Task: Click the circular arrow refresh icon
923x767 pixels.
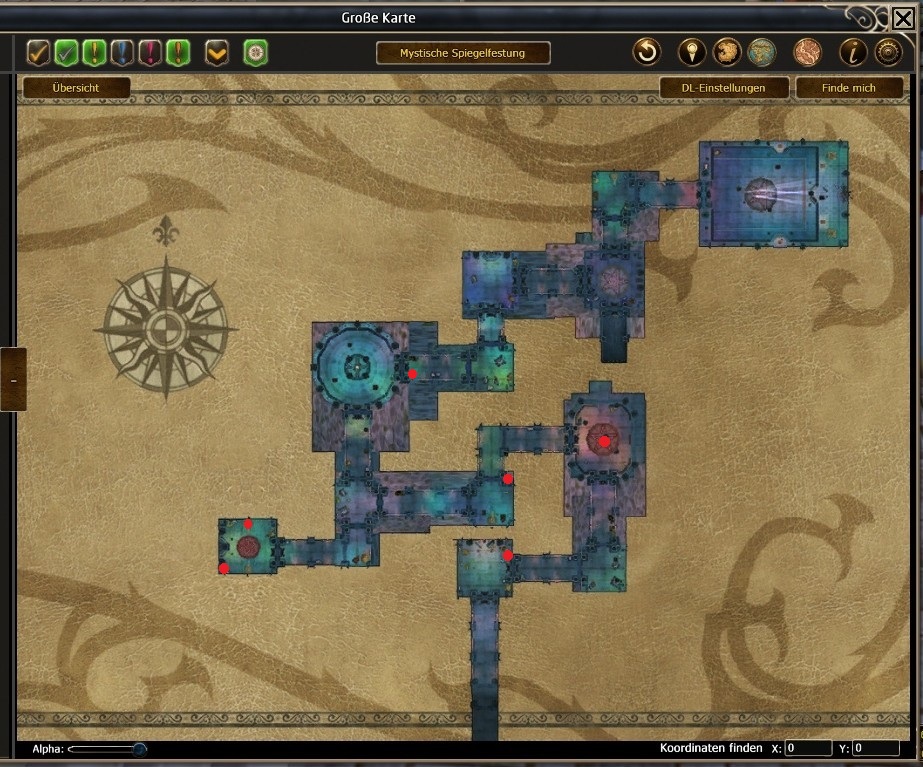Action: tap(647, 52)
